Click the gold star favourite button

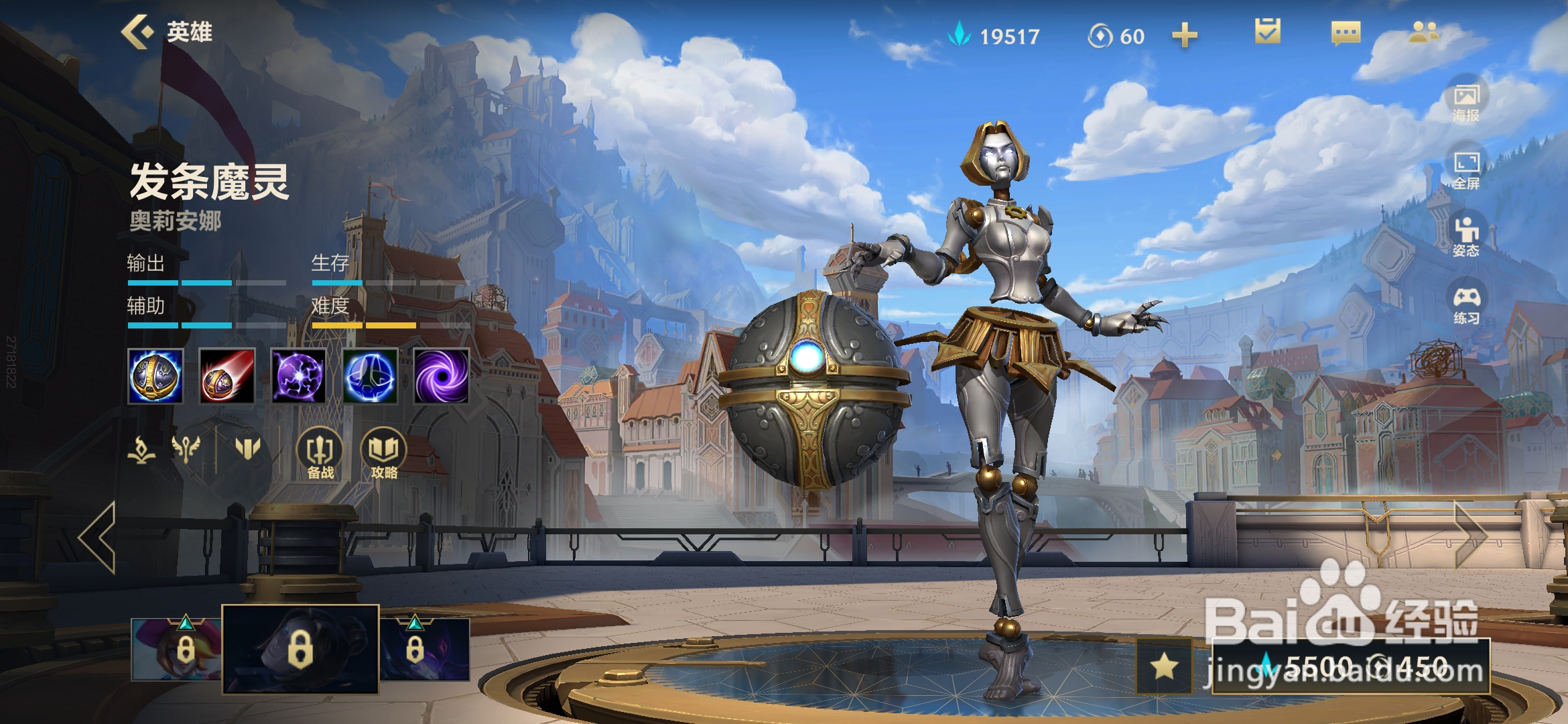[1165, 666]
